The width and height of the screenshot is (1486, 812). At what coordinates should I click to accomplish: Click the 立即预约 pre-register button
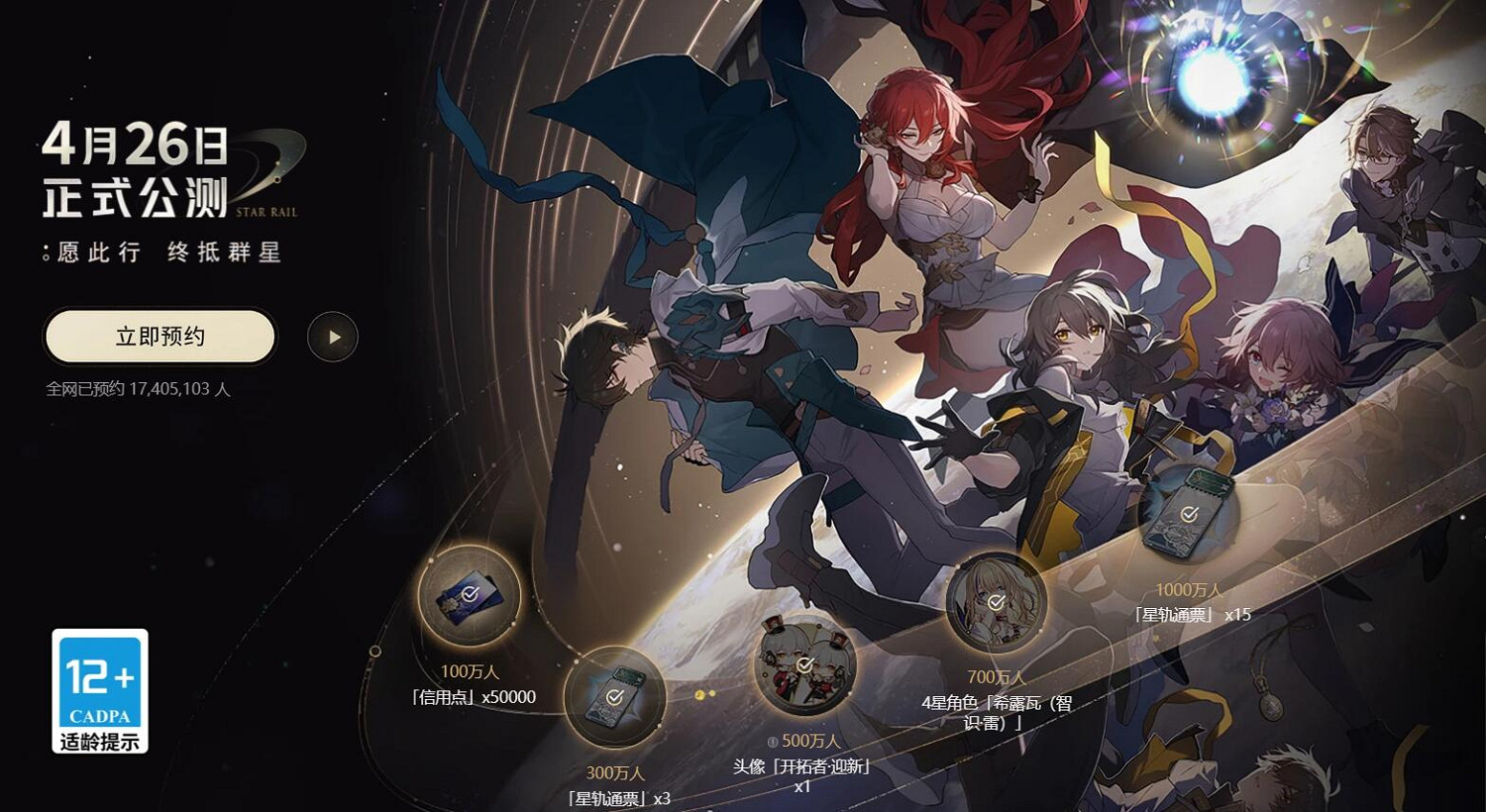pyautogui.click(x=159, y=337)
